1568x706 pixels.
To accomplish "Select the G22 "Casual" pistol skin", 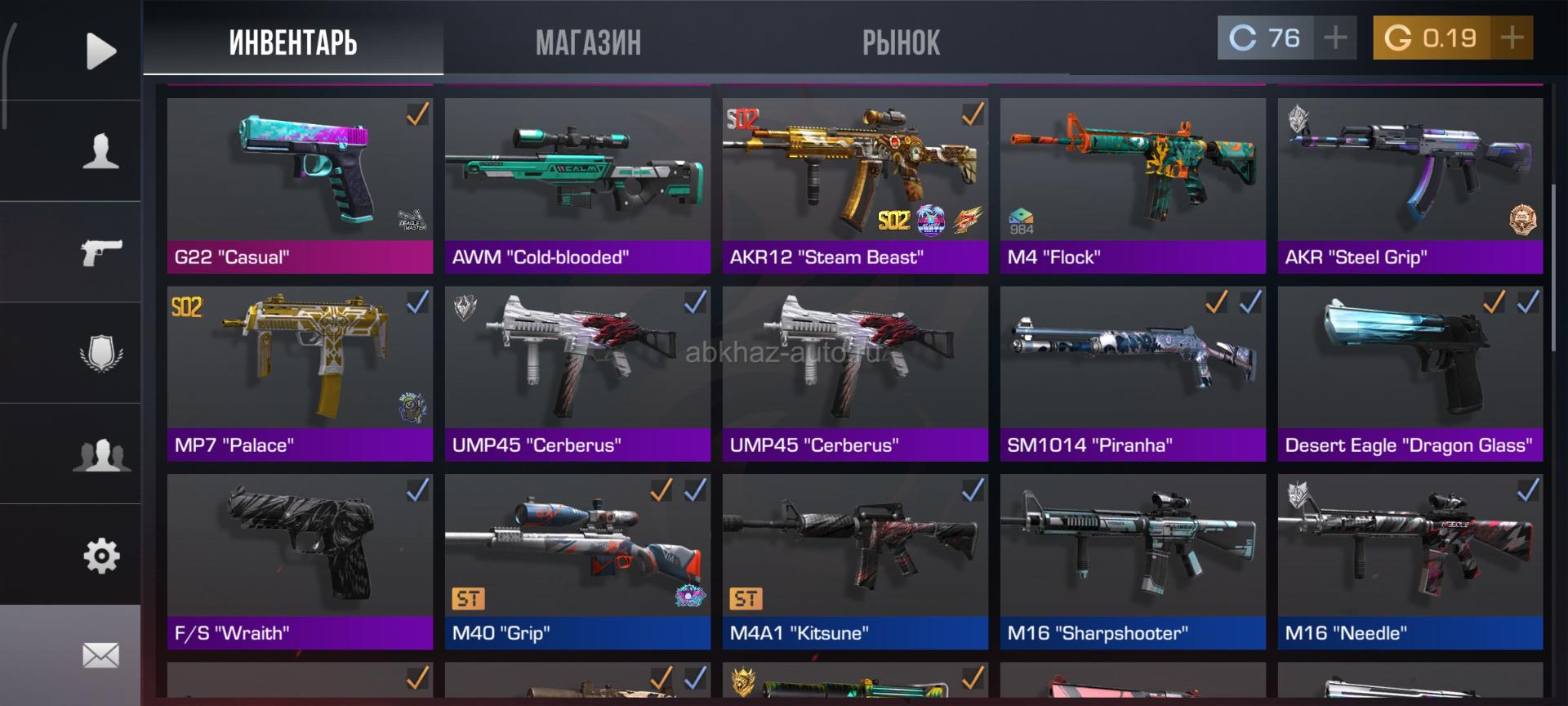I will (x=300, y=185).
